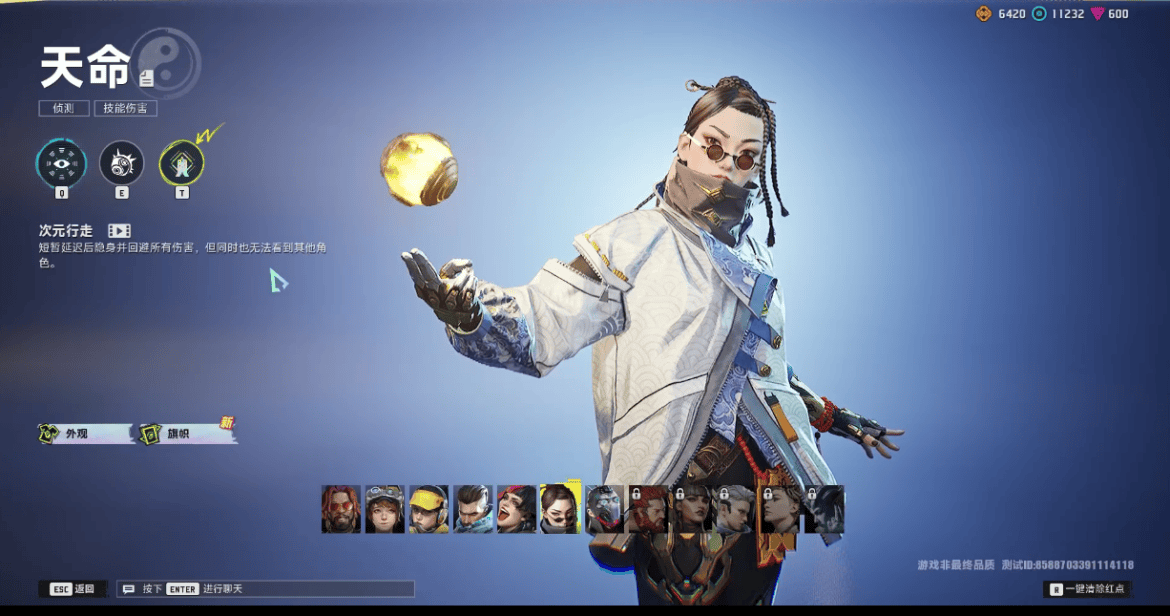
Task: Pick the yellow-cap headphones hero portrait
Action: [429, 509]
